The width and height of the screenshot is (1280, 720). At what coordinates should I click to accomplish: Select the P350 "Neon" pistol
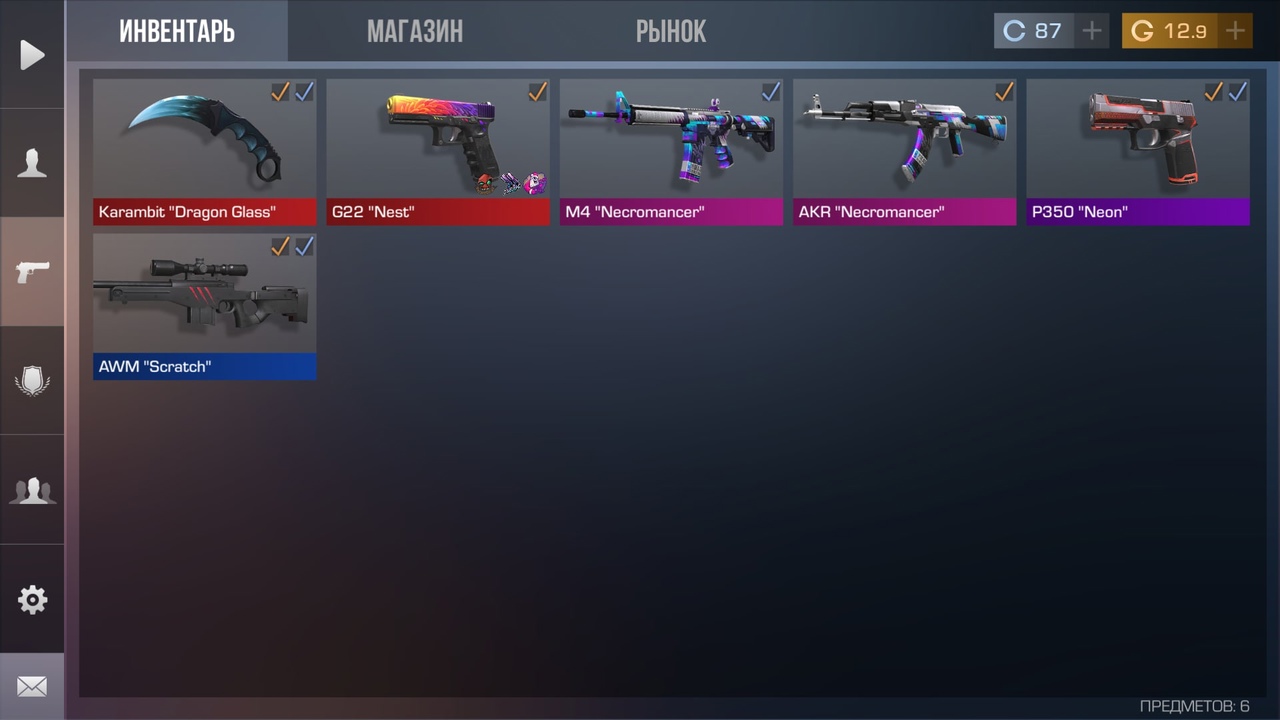1138,150
